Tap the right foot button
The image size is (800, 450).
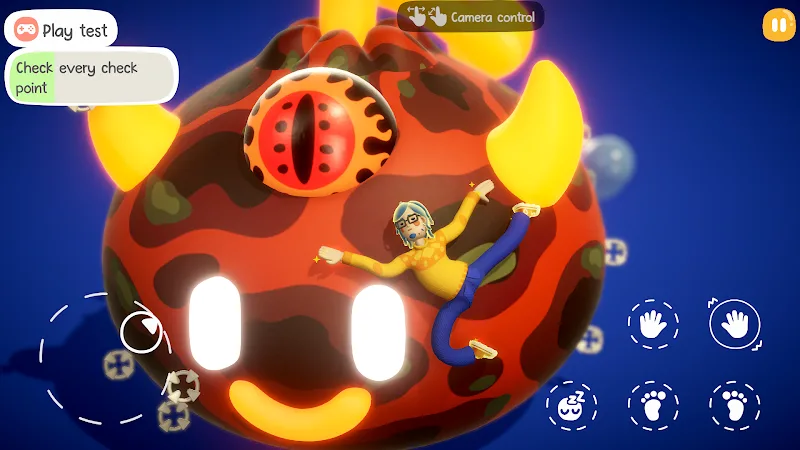[x=735, y=405]
